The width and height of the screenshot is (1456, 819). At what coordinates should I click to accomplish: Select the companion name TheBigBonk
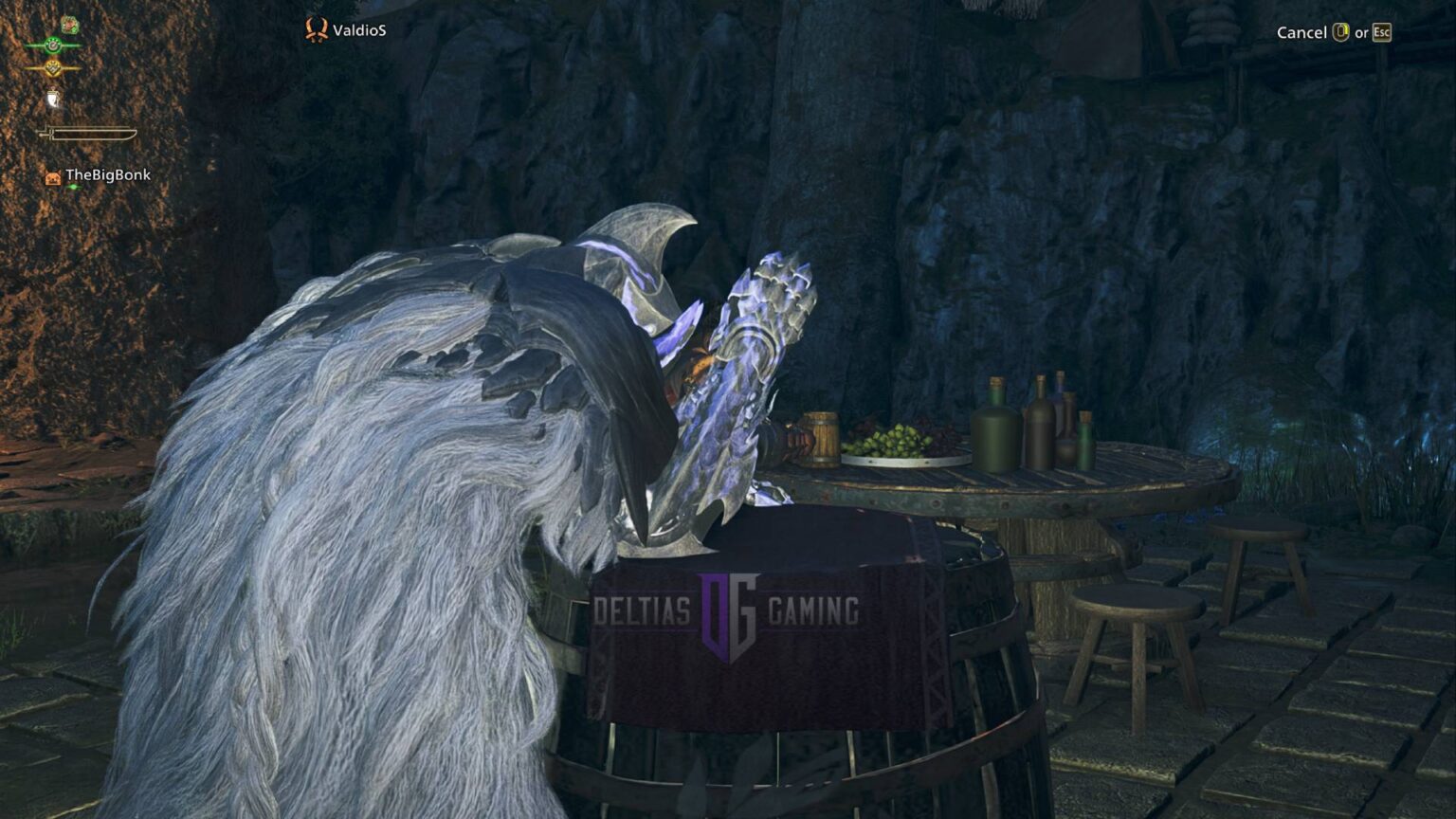pos(109,175)
